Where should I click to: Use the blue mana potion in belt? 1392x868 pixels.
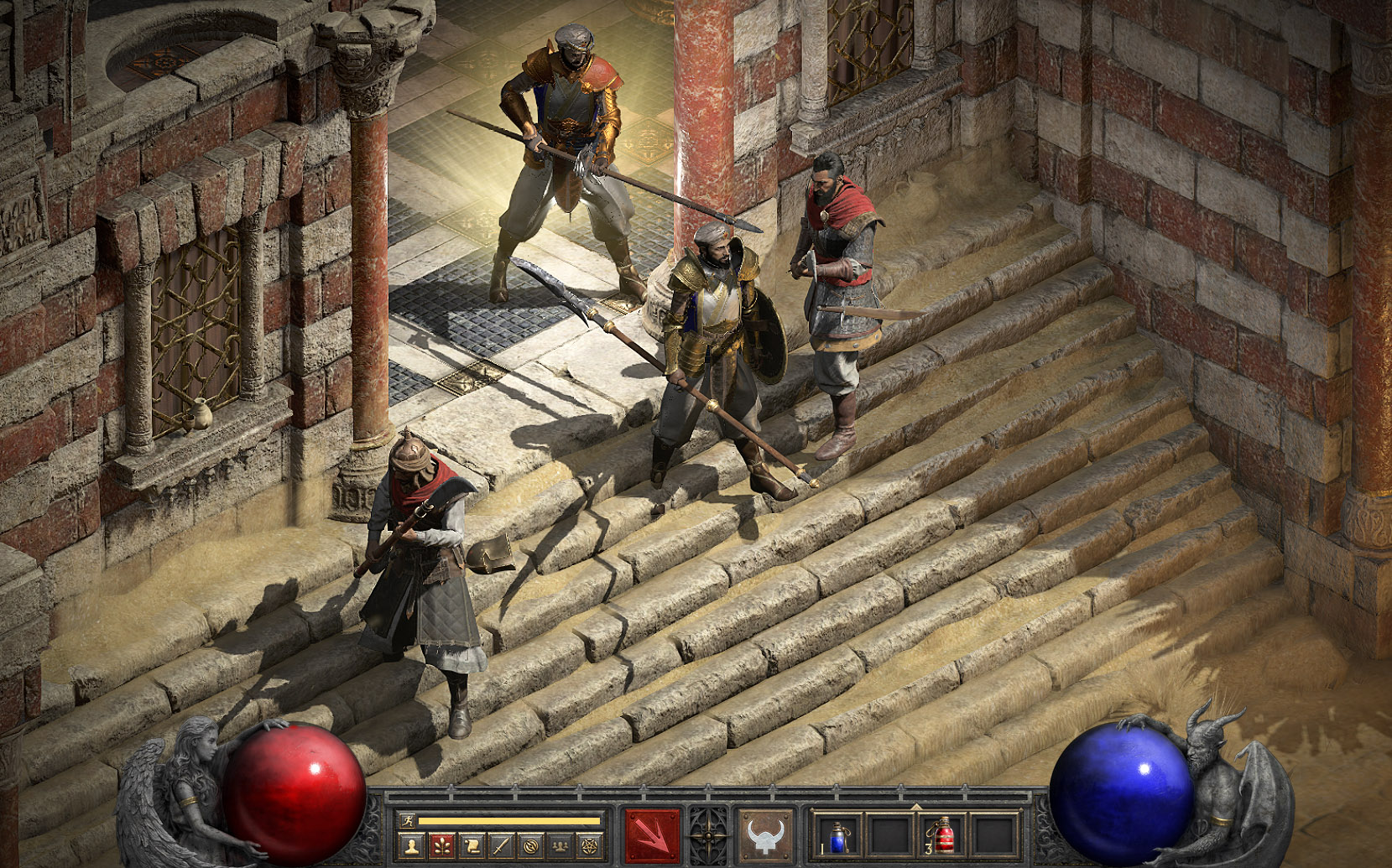(837, 836)
